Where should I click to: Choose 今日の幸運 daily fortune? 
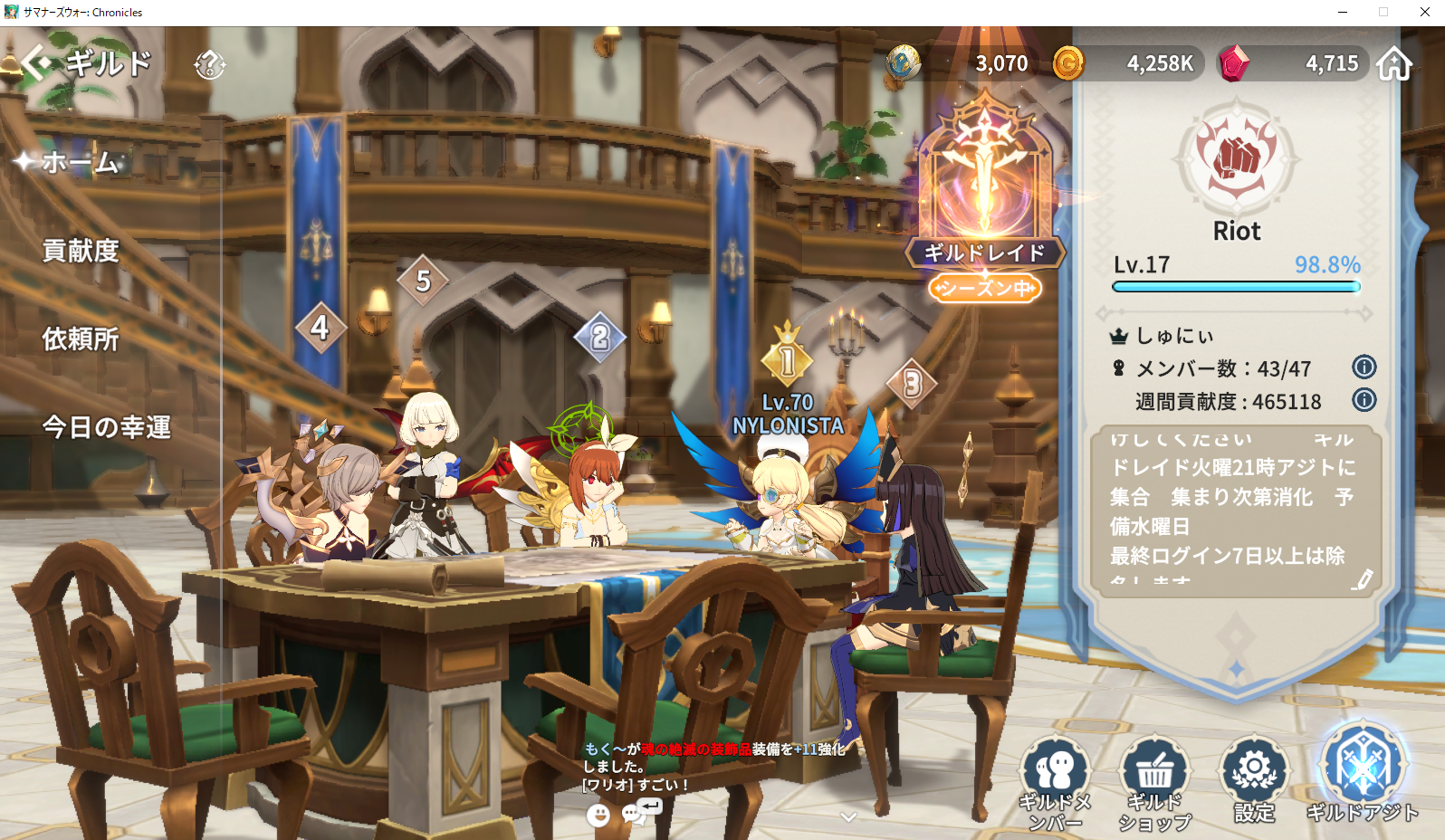coord(106,426)
